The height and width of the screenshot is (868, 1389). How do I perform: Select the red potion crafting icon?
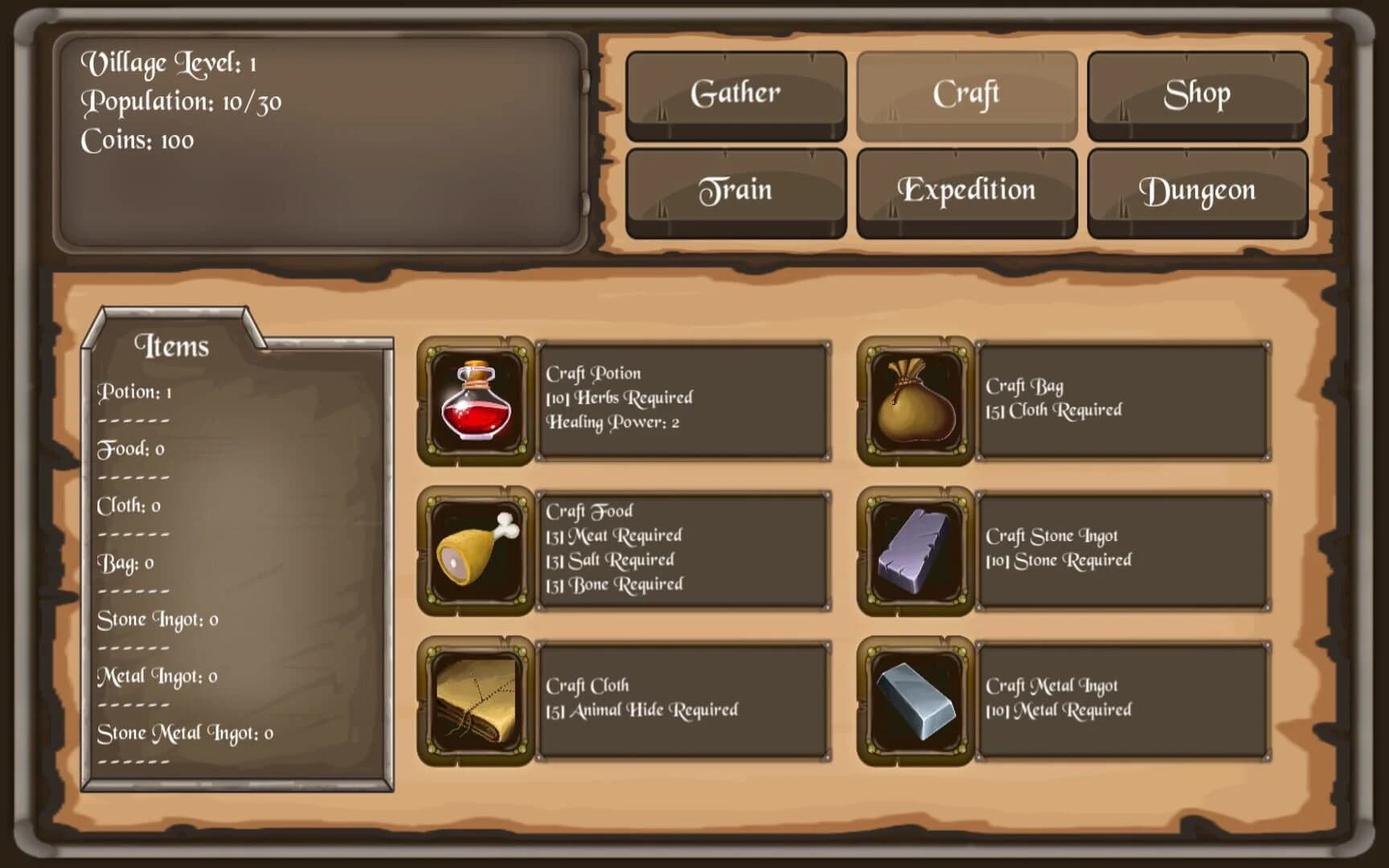click(x=477, y=400)
